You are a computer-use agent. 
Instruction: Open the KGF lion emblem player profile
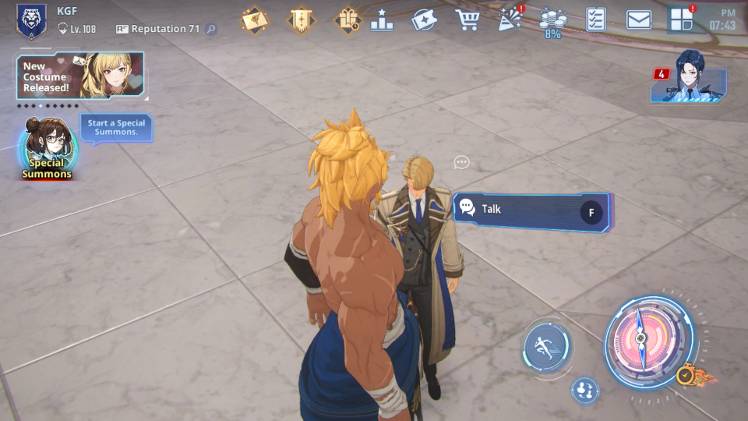31,20
